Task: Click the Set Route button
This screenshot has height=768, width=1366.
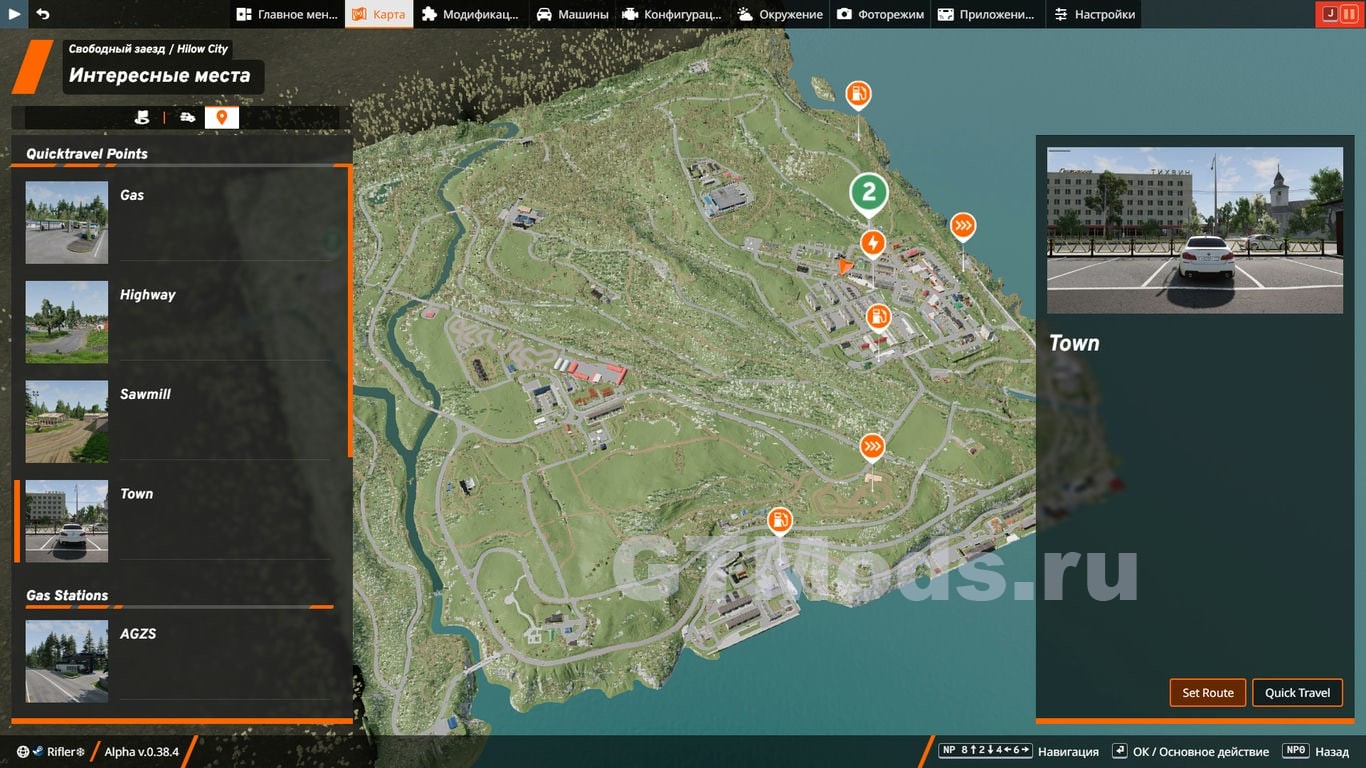Action: [x=1208, y=693]
